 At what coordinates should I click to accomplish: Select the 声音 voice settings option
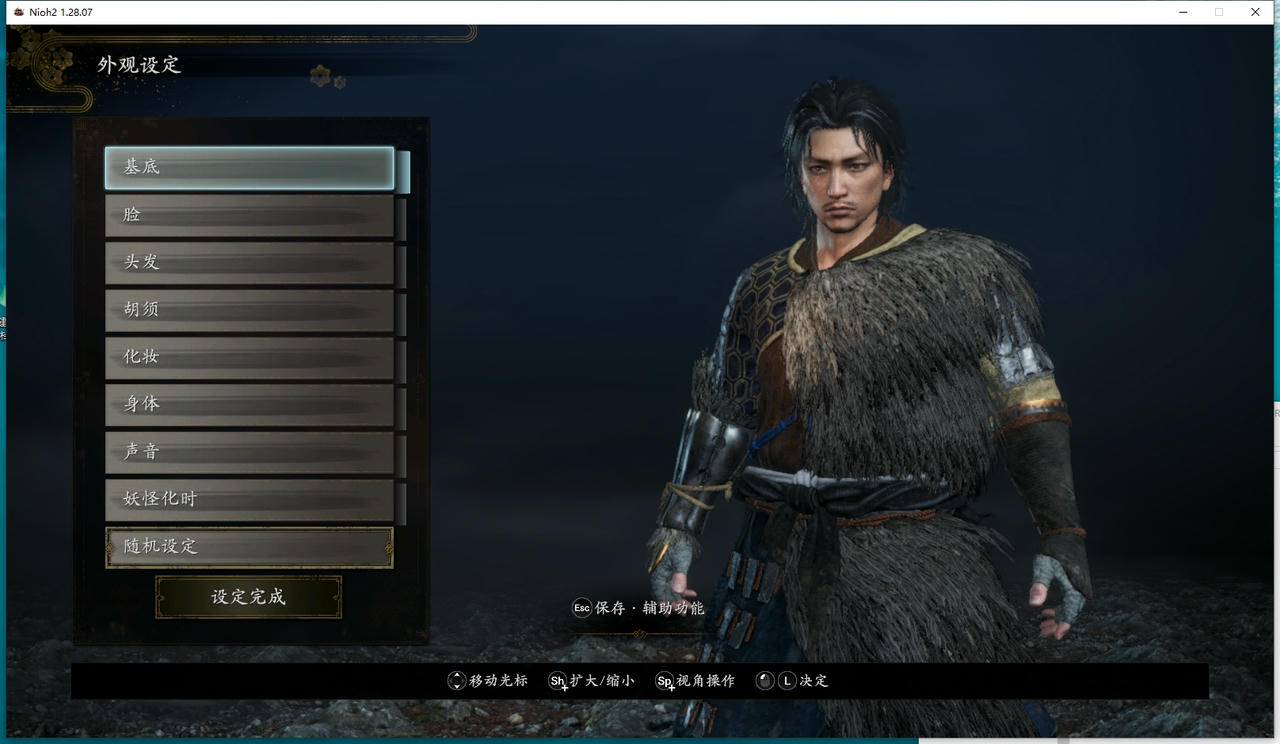pyautogui.click(x=248, y=452)
